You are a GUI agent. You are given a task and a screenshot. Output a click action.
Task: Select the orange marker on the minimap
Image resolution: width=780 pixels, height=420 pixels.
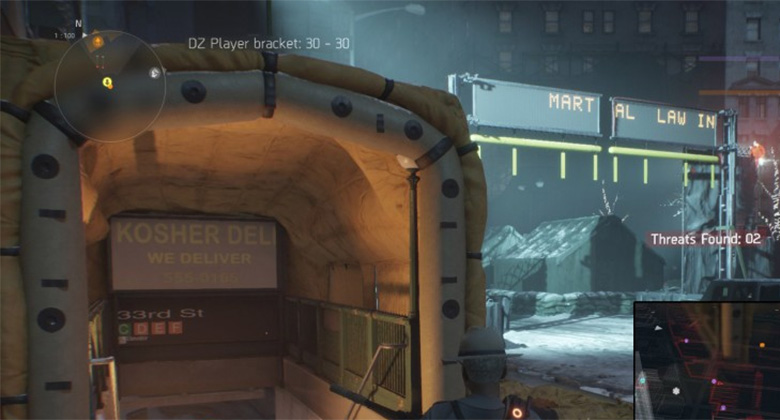pyautogui.click(x=97, y=42)
